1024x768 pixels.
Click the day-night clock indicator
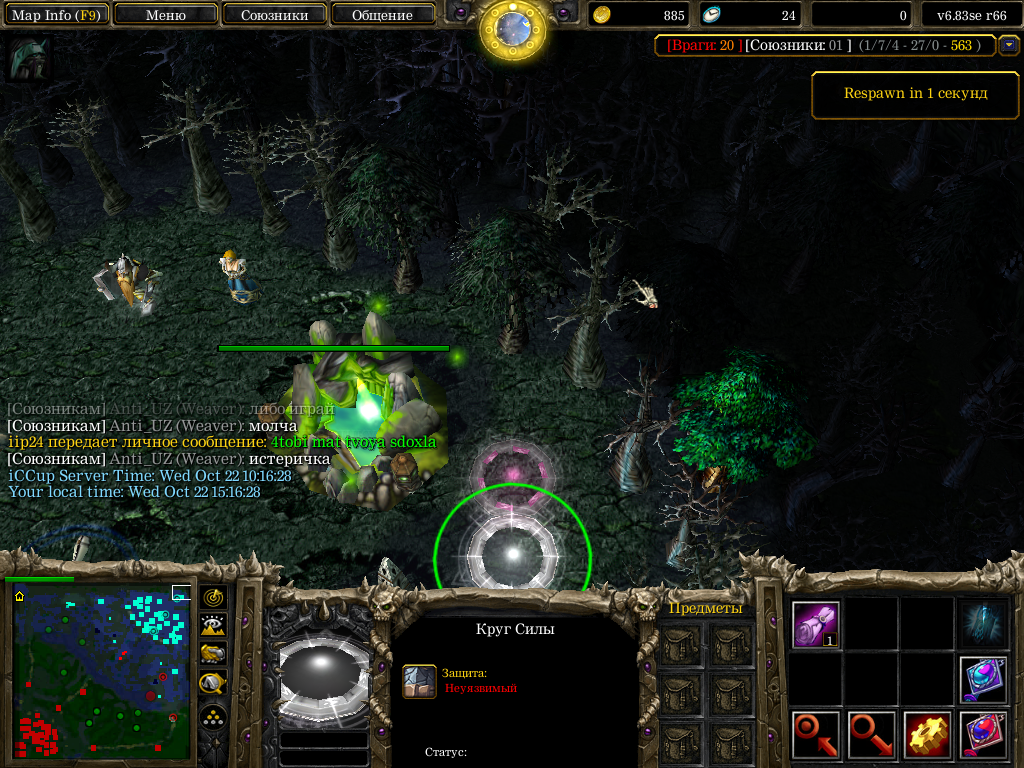coord(512,30)
